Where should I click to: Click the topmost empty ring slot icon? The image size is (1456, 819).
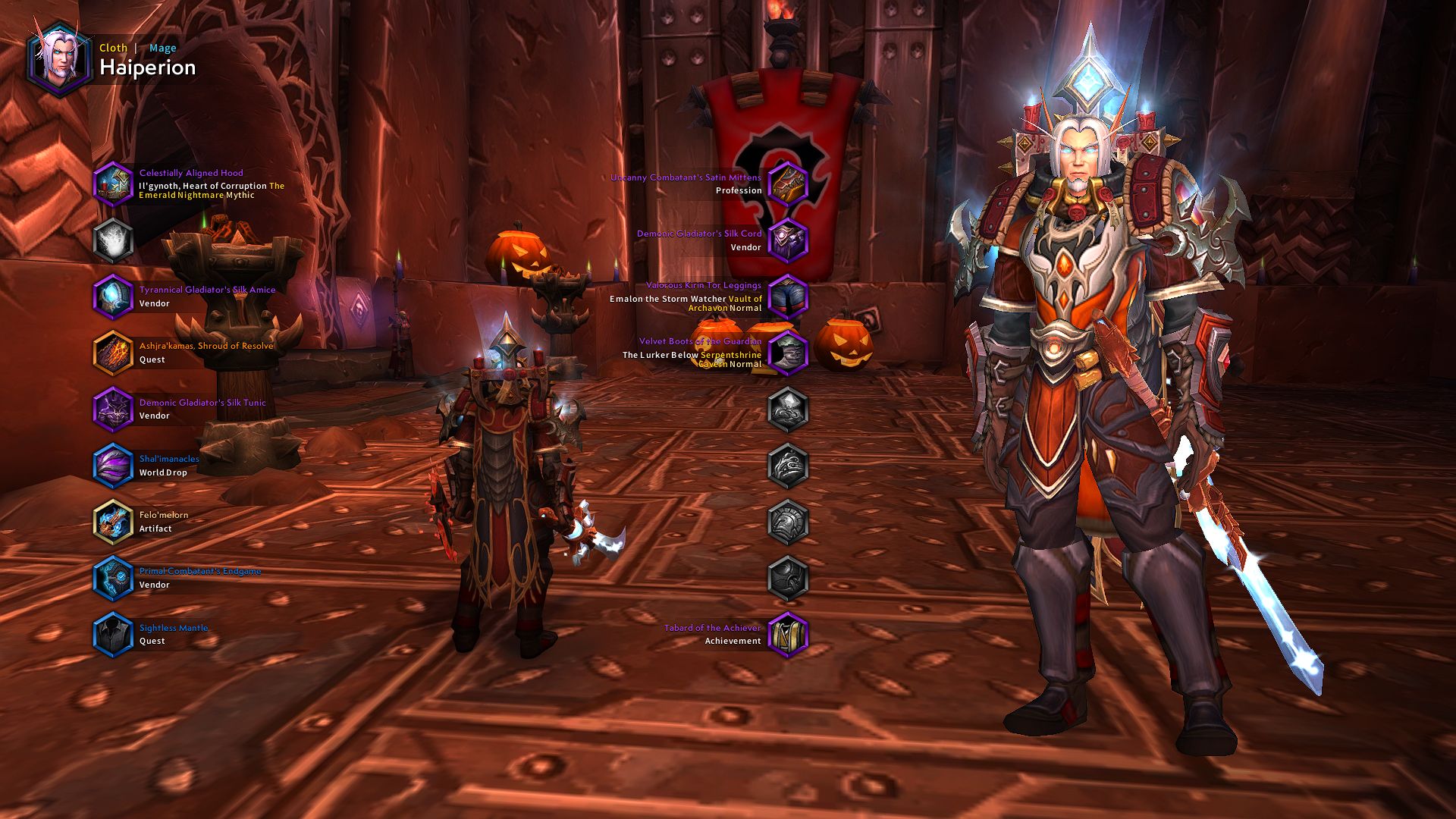pyautogui.click(x=789, y=408)
